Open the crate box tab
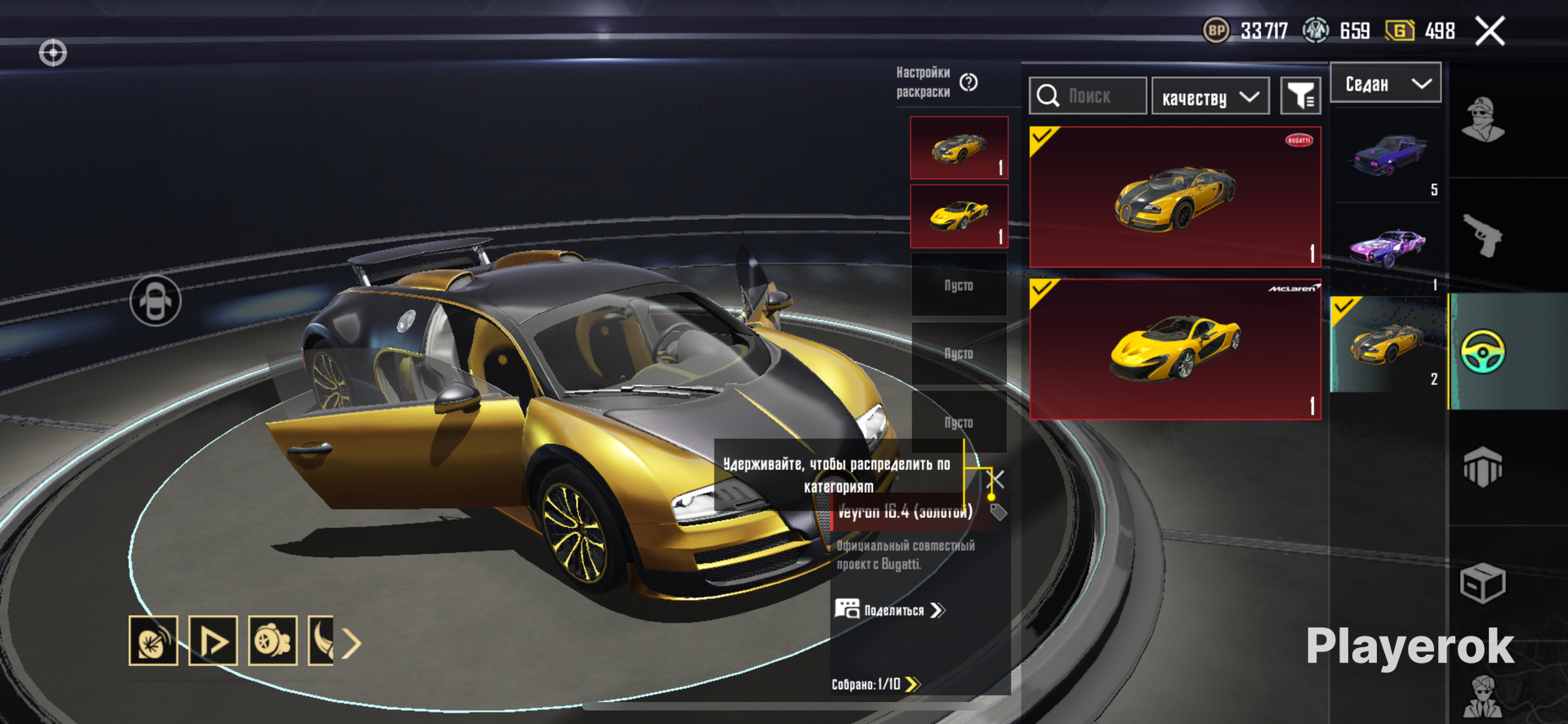Screen dimensions: 1568x724 (x=1482, y=583)
